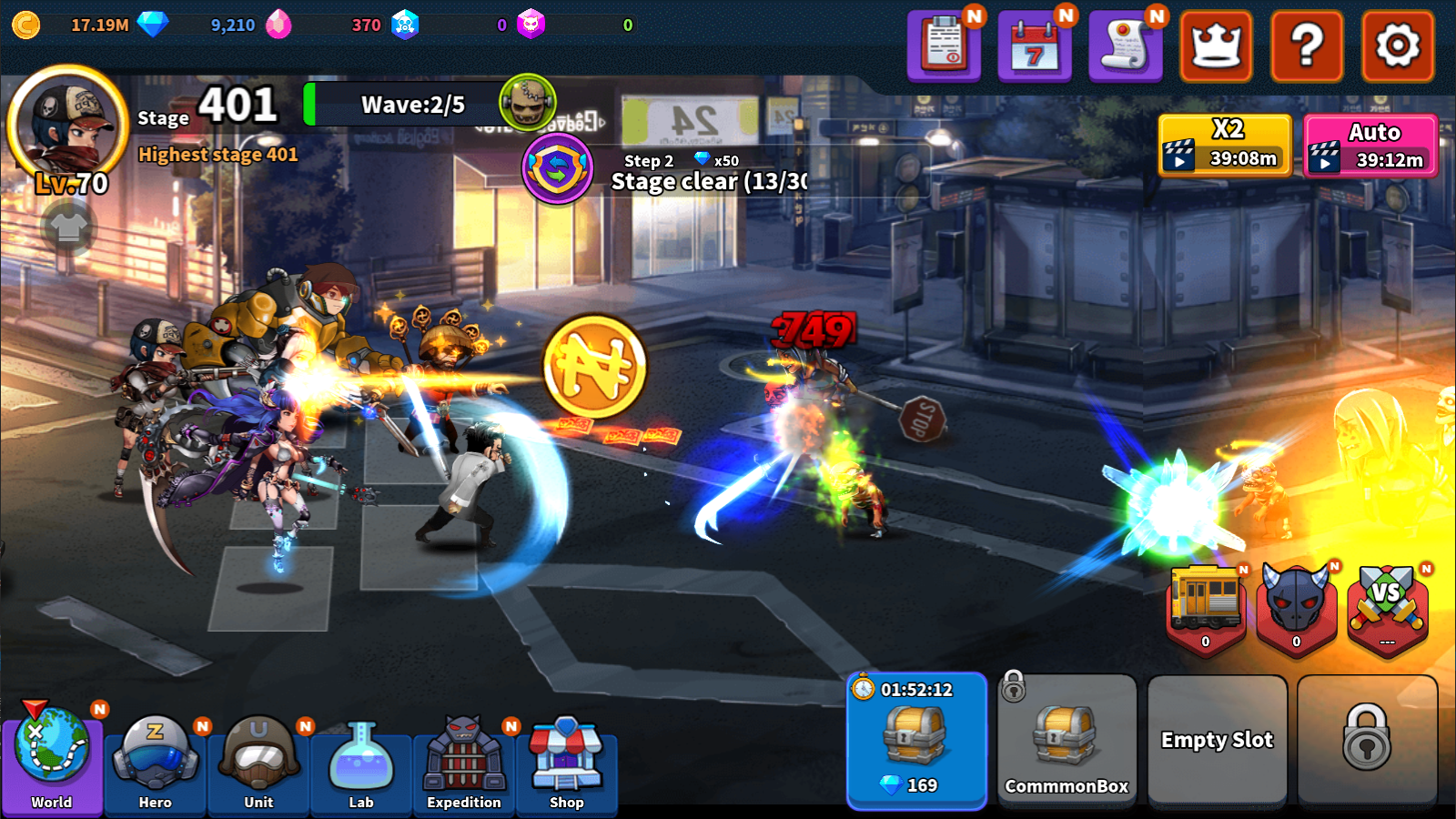Screen dimensions: 1456x819
Task: Open the demon mask boss raid icon
Action: point(1296,602)
